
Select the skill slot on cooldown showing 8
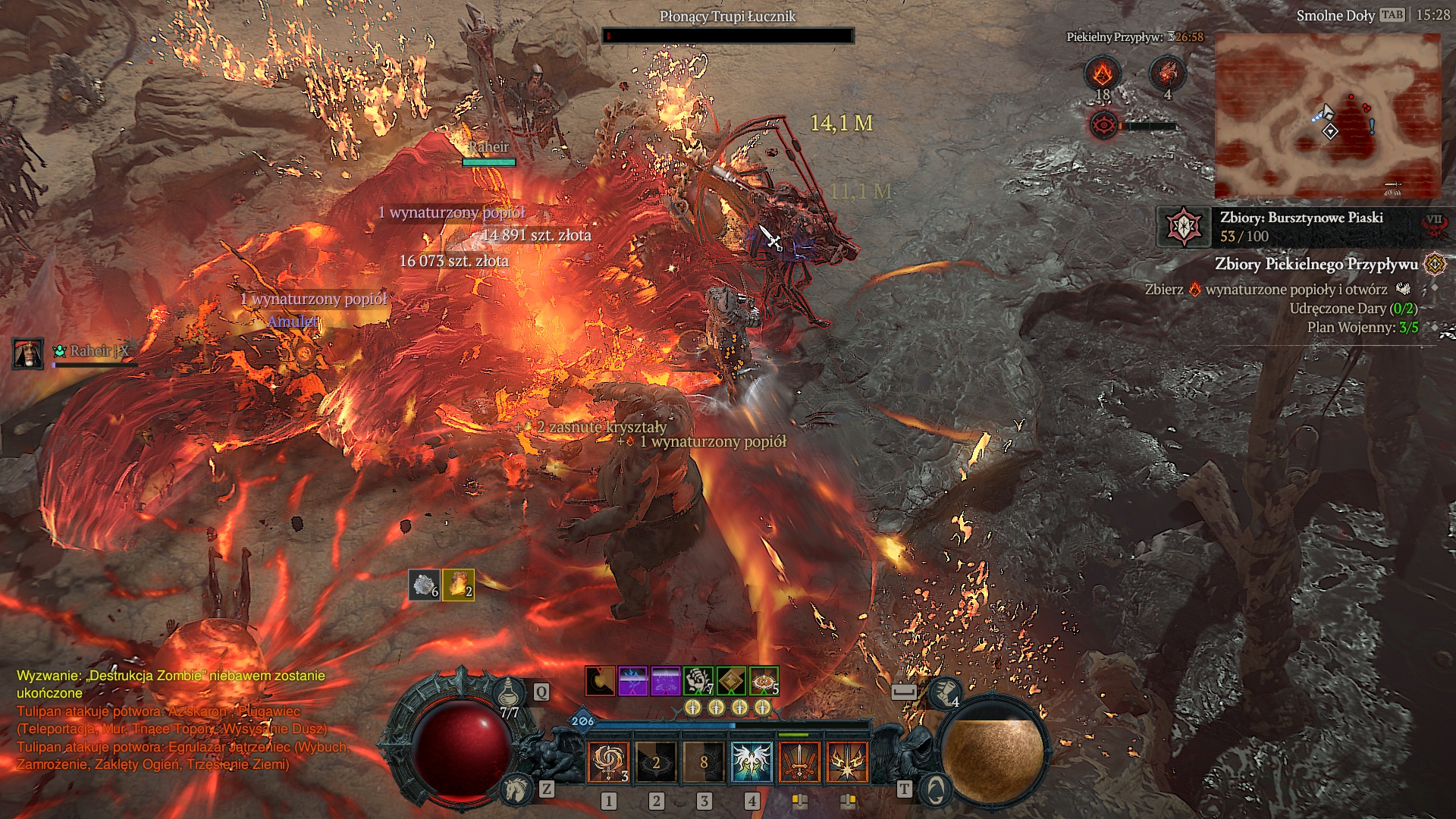(704, 762)
